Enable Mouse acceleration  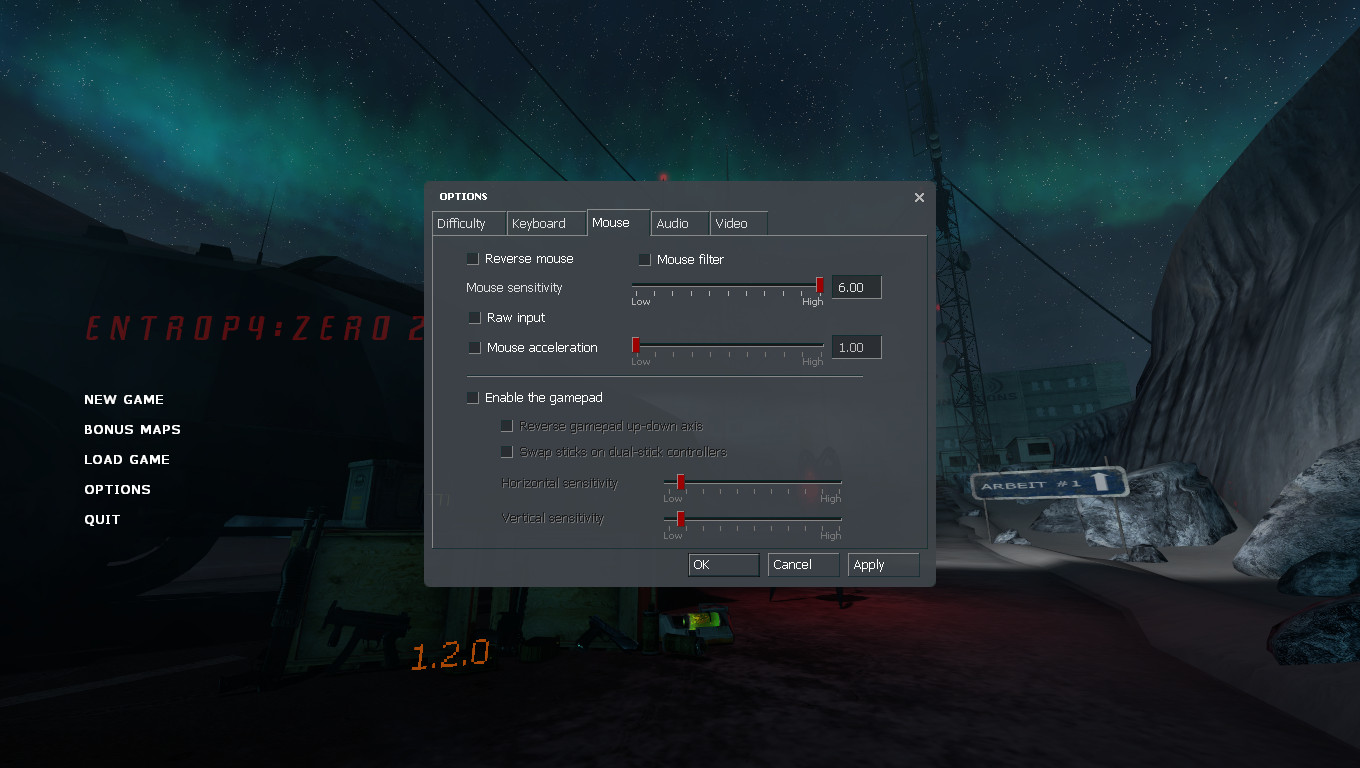pyautogui.click(x=474, y=347)
